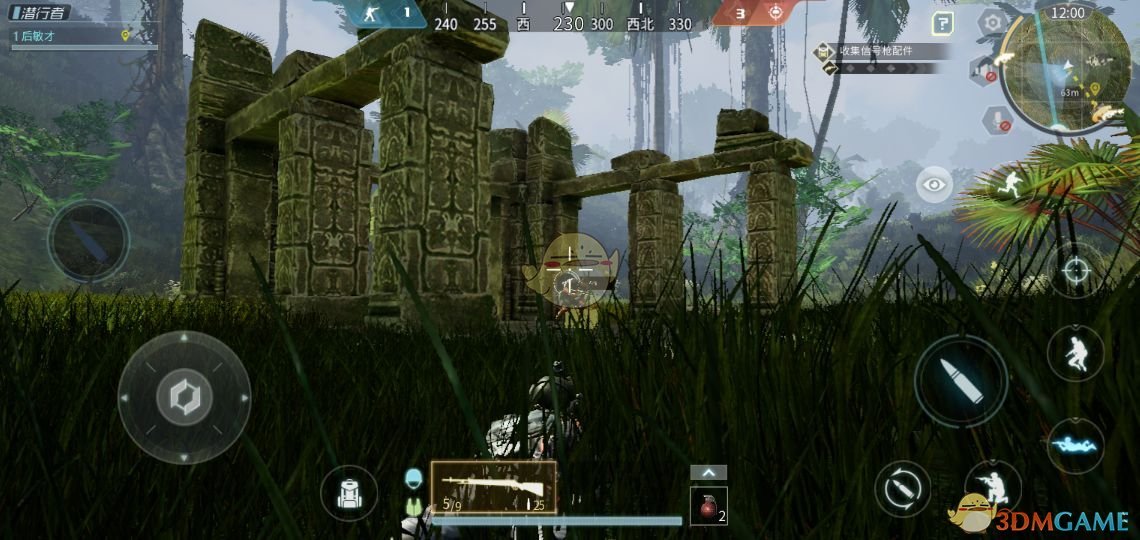1140x540 pixels.
Task: Tap the jump soldier icon
Action: pyautogui.click(x=1075, y=353)
